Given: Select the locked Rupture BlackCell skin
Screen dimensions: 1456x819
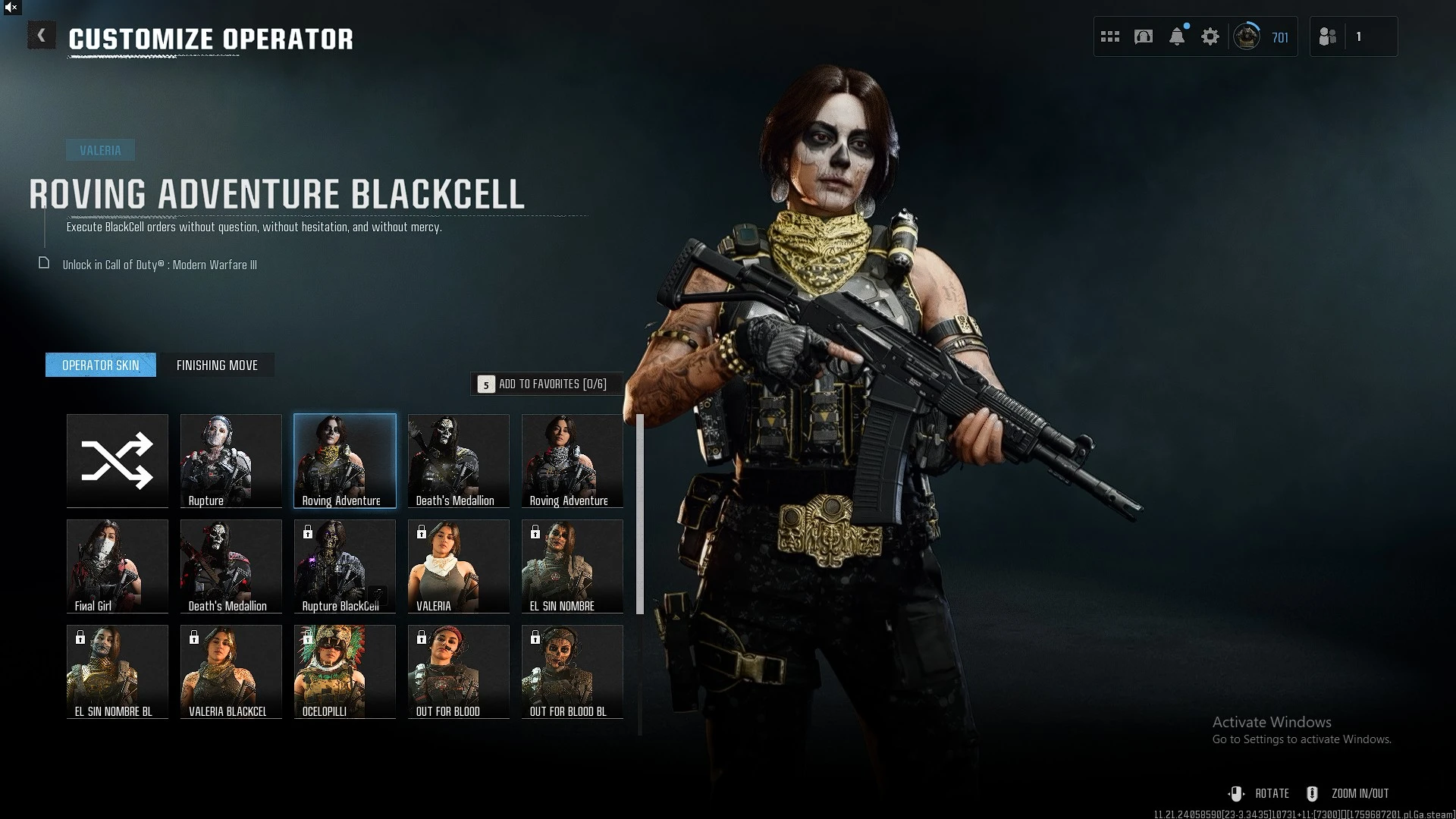Looking at the screenshot, I should click(344, 566).
